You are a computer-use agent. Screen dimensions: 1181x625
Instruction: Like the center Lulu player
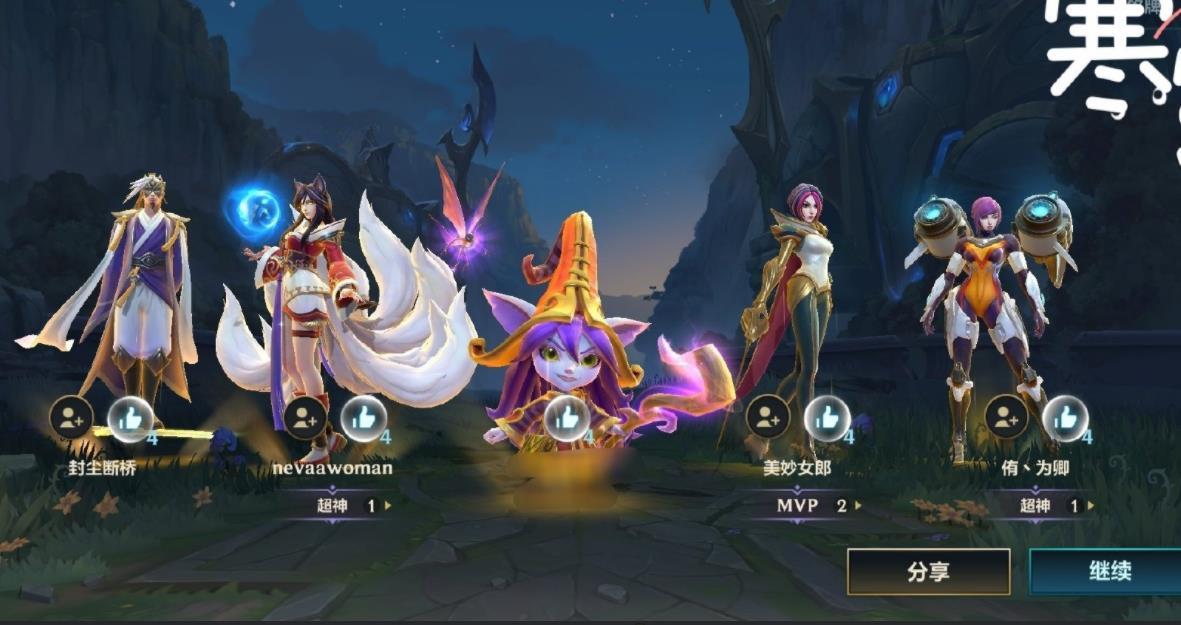coord(566,418)
